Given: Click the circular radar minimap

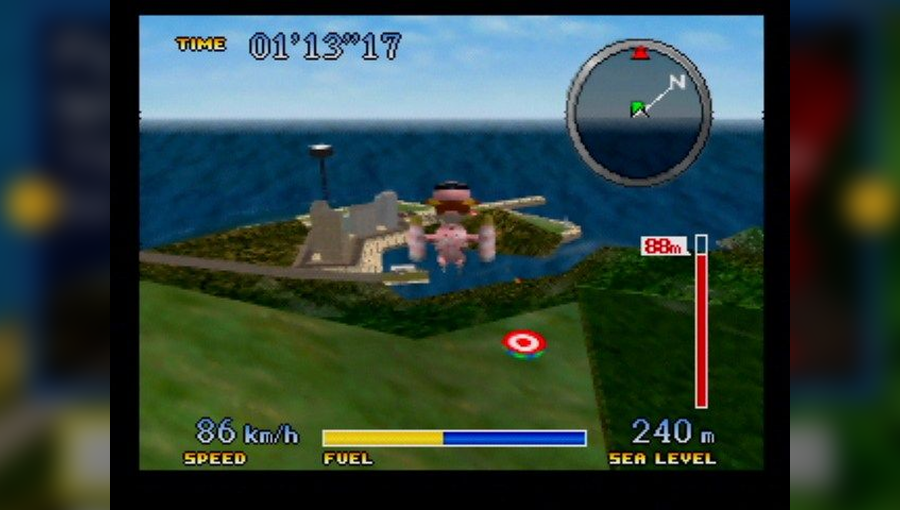Looking at the screenshot, I should [x=638, y=112].
